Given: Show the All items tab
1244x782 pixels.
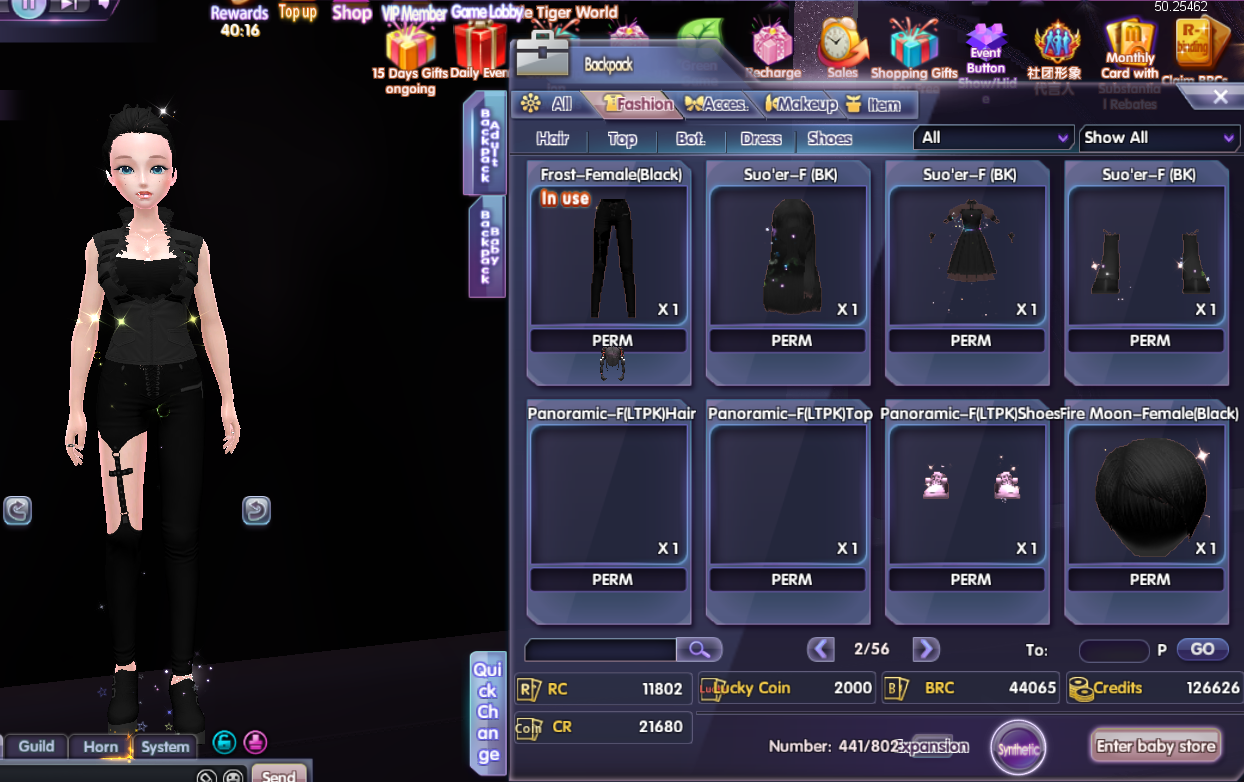Looking at the screenshot, I should pos(548,104).
